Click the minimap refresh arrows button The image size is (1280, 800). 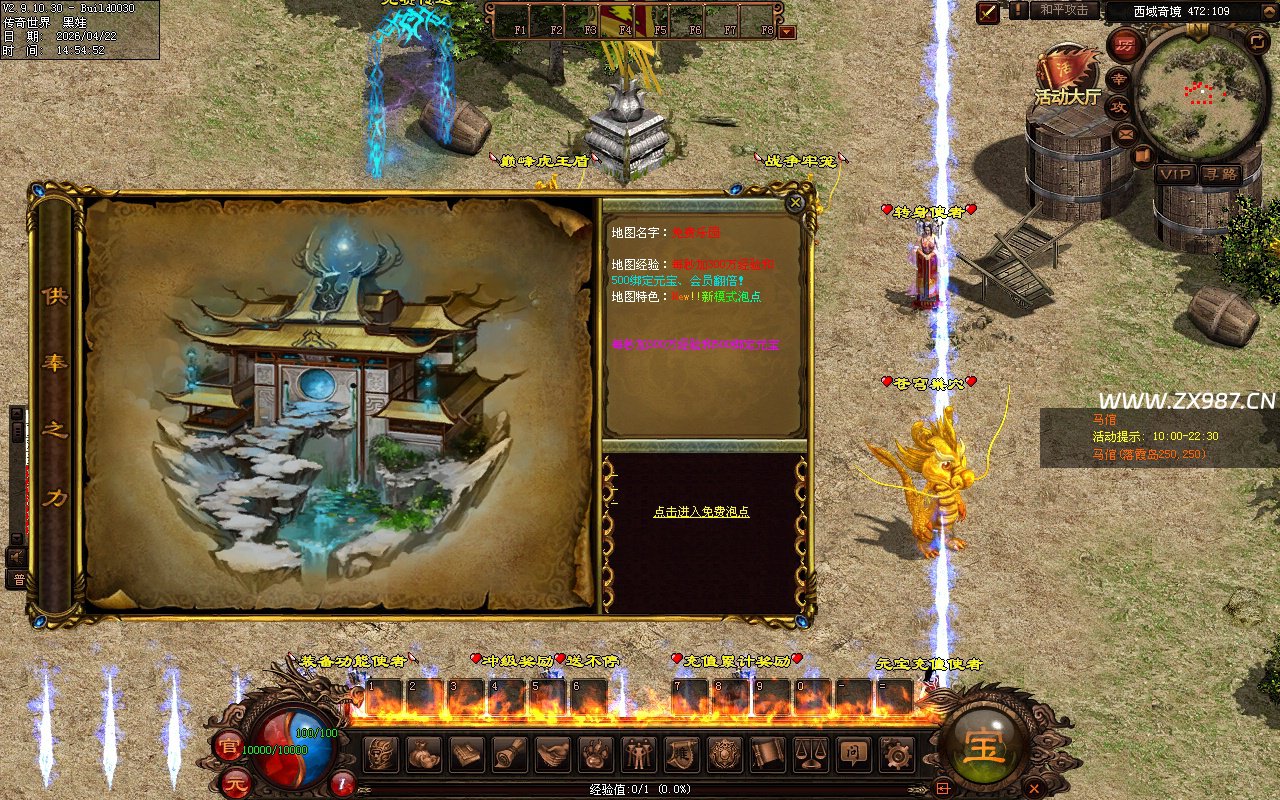pos(1257,41)
